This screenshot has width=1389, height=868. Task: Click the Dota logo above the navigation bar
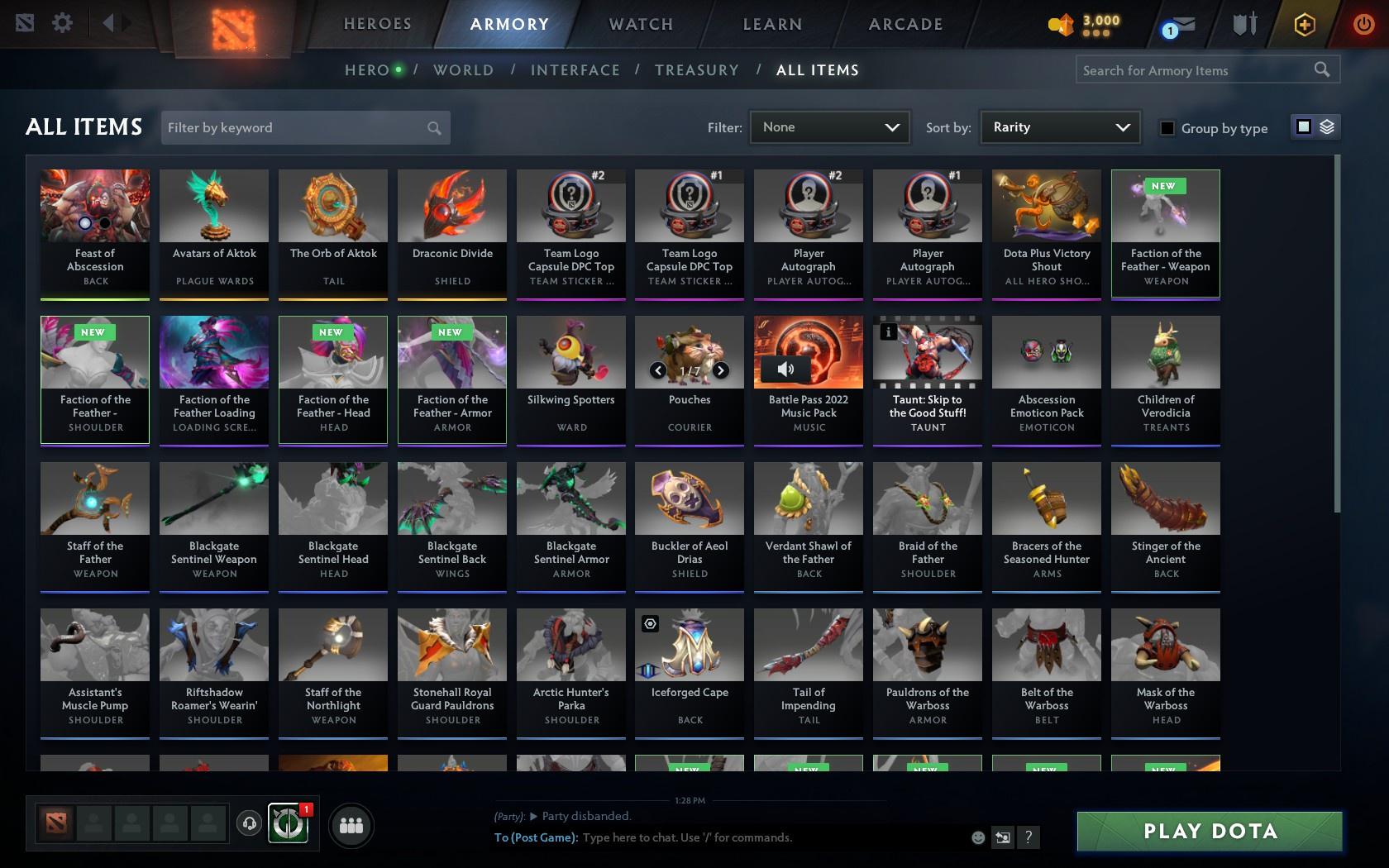(234, 25)
